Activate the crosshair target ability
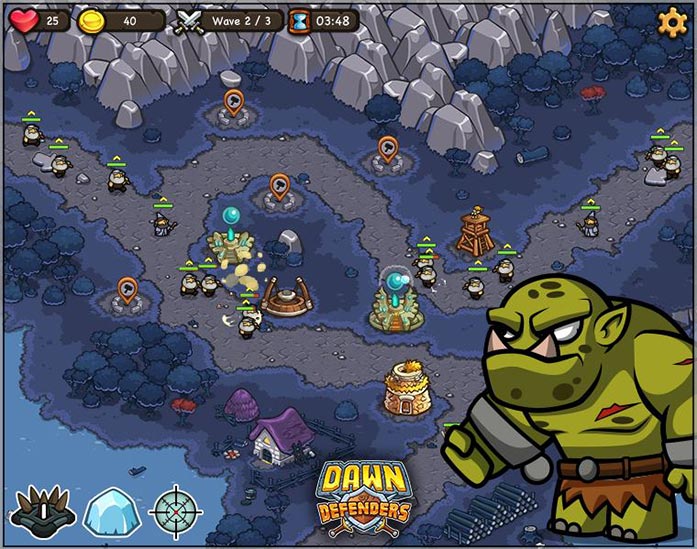This screenshot has height=549, width=697. pos(175,510)
